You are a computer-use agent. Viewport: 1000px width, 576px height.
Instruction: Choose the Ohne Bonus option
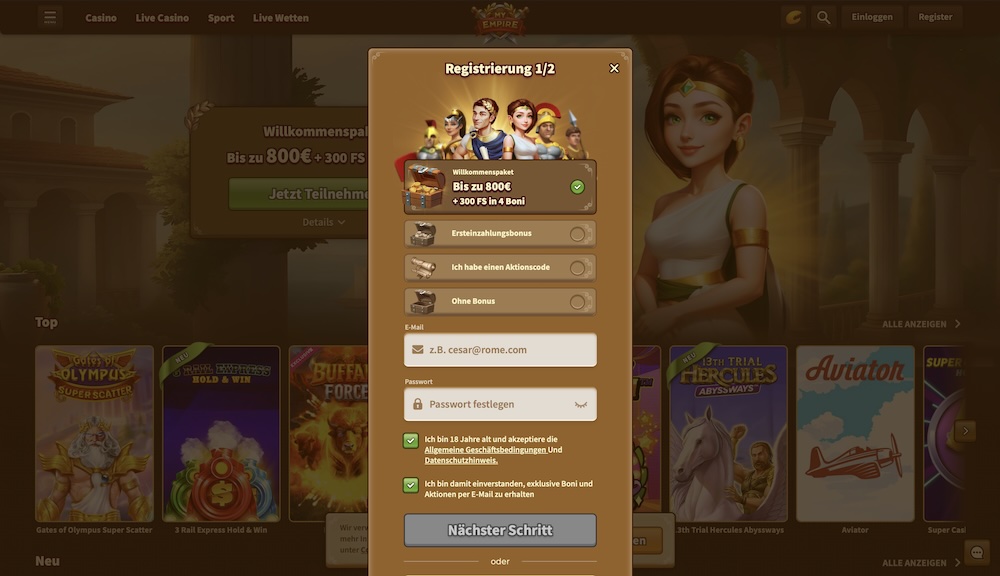coord(500,301)
